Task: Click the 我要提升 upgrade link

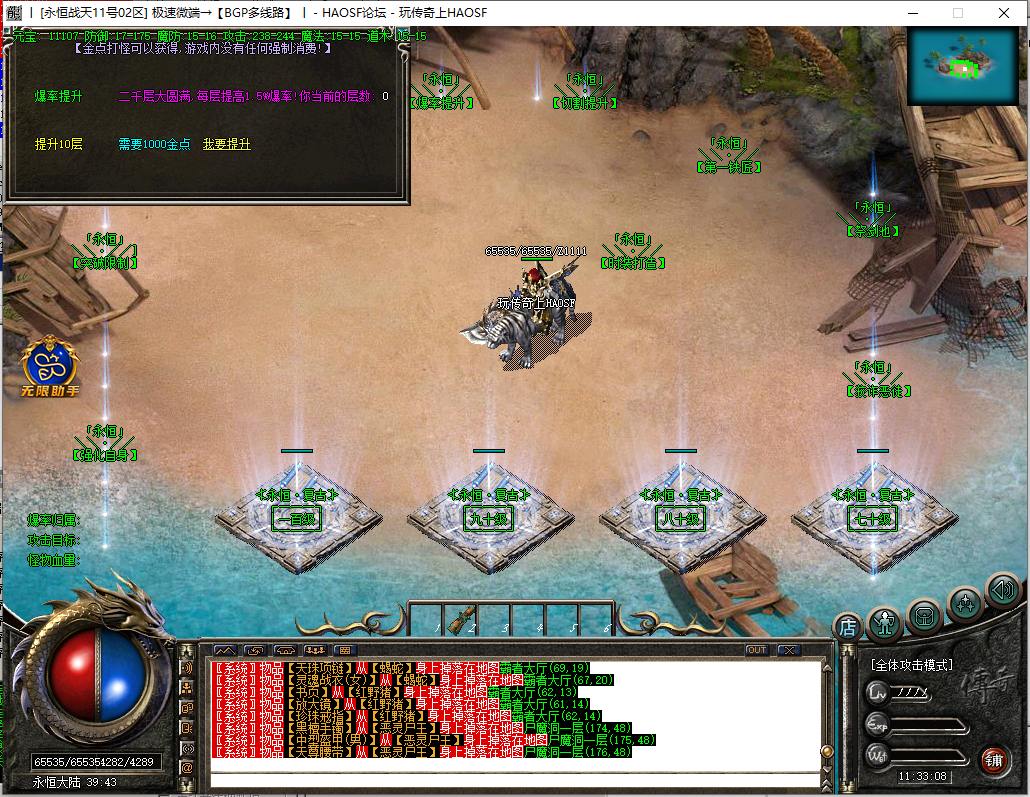Action: [227, 144]
